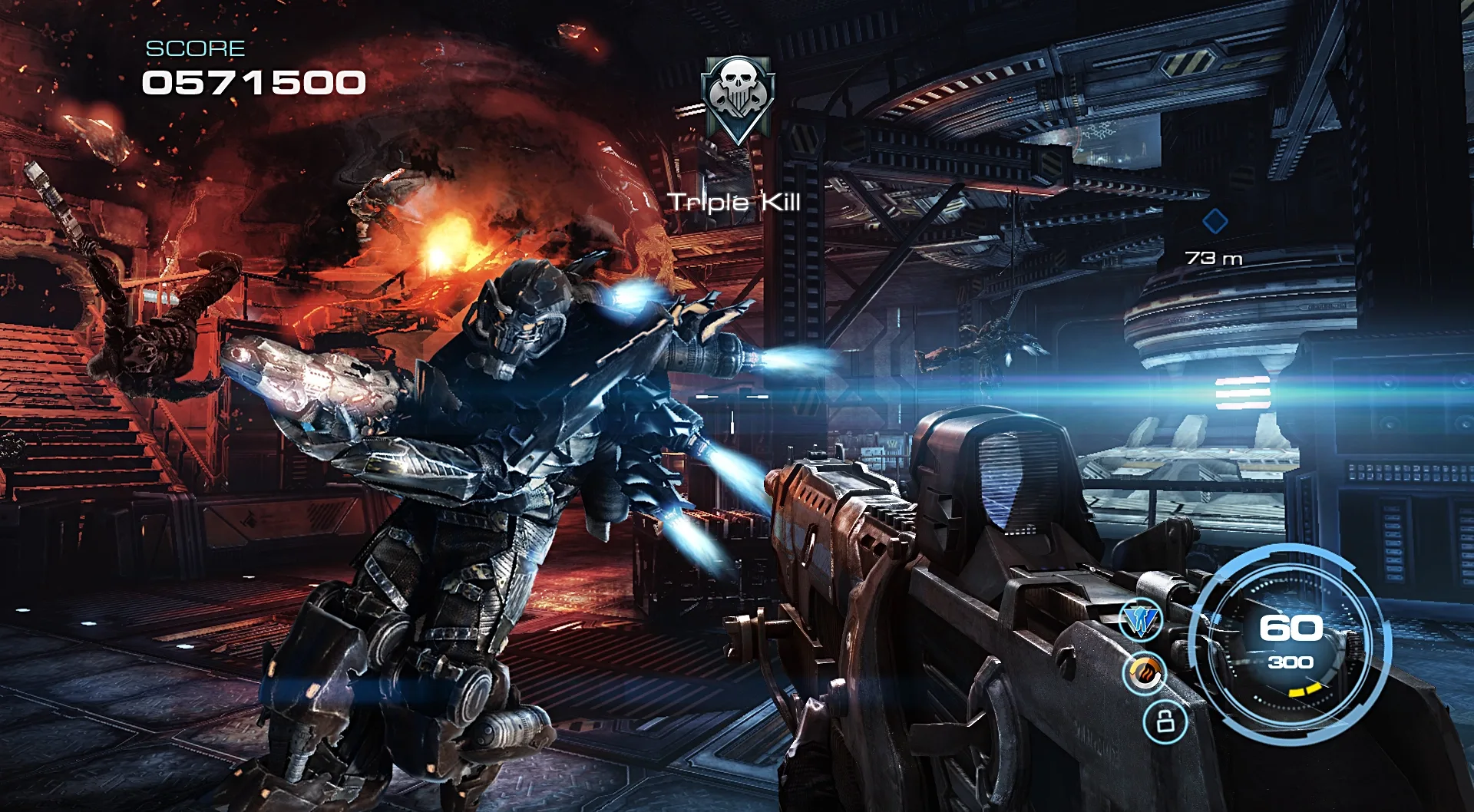The image size is (1474, 812).
Task: Click the yellow segment on the ammo dial
Action: click(x=1305, y=692)
